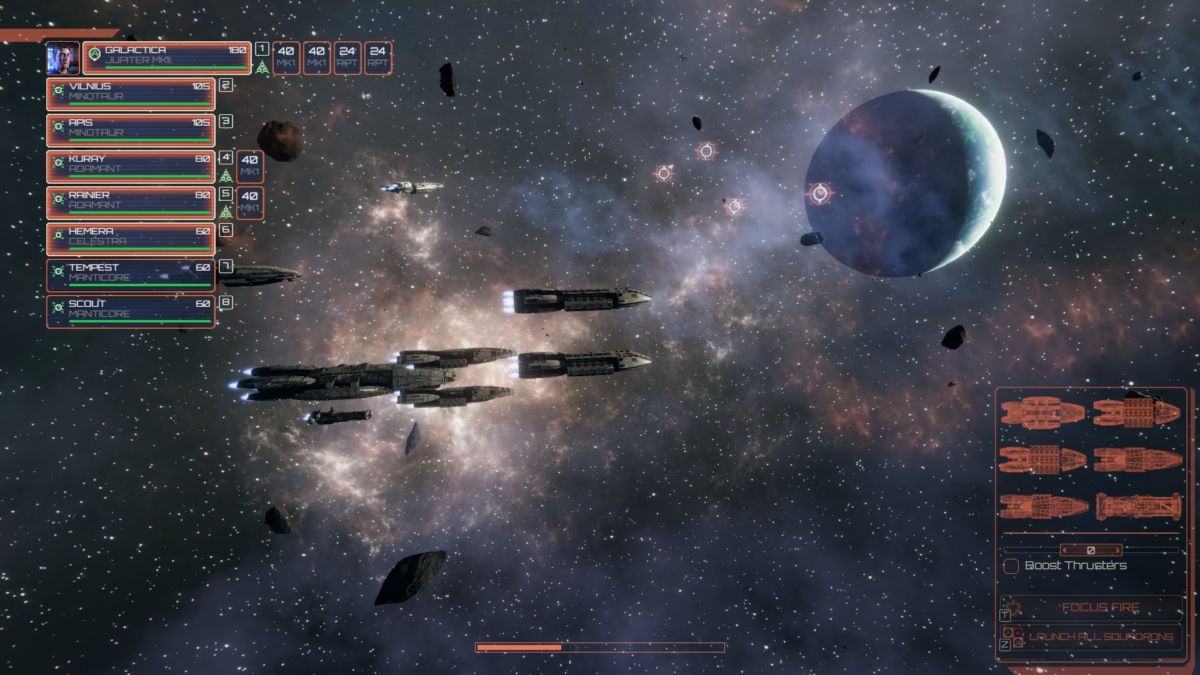This screenshot has height=675, width=1200.
Task: Click the targeted enemy marker beside the planet
Action: coord(819,193)
